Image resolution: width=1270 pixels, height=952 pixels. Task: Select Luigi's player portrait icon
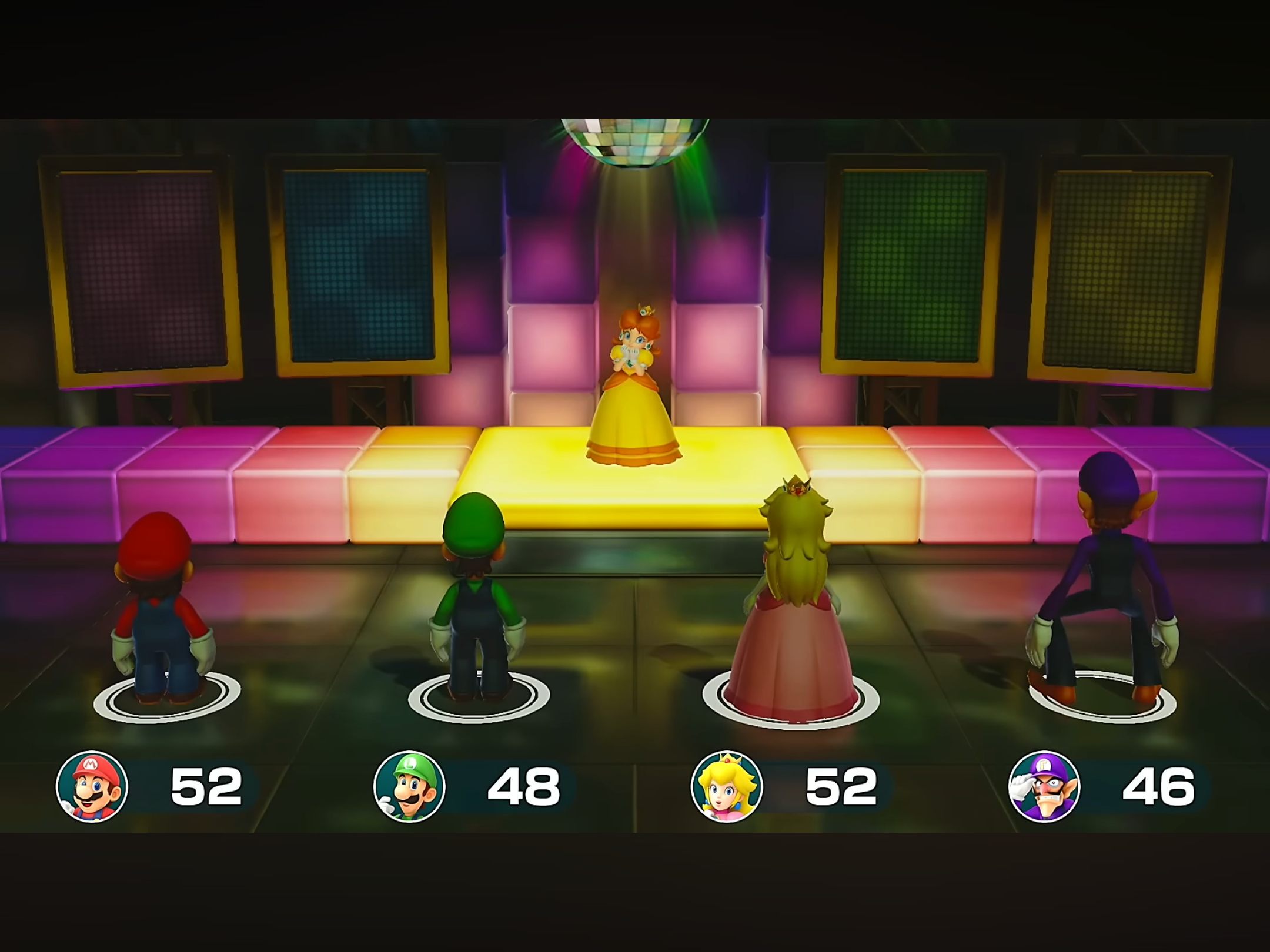409,786
